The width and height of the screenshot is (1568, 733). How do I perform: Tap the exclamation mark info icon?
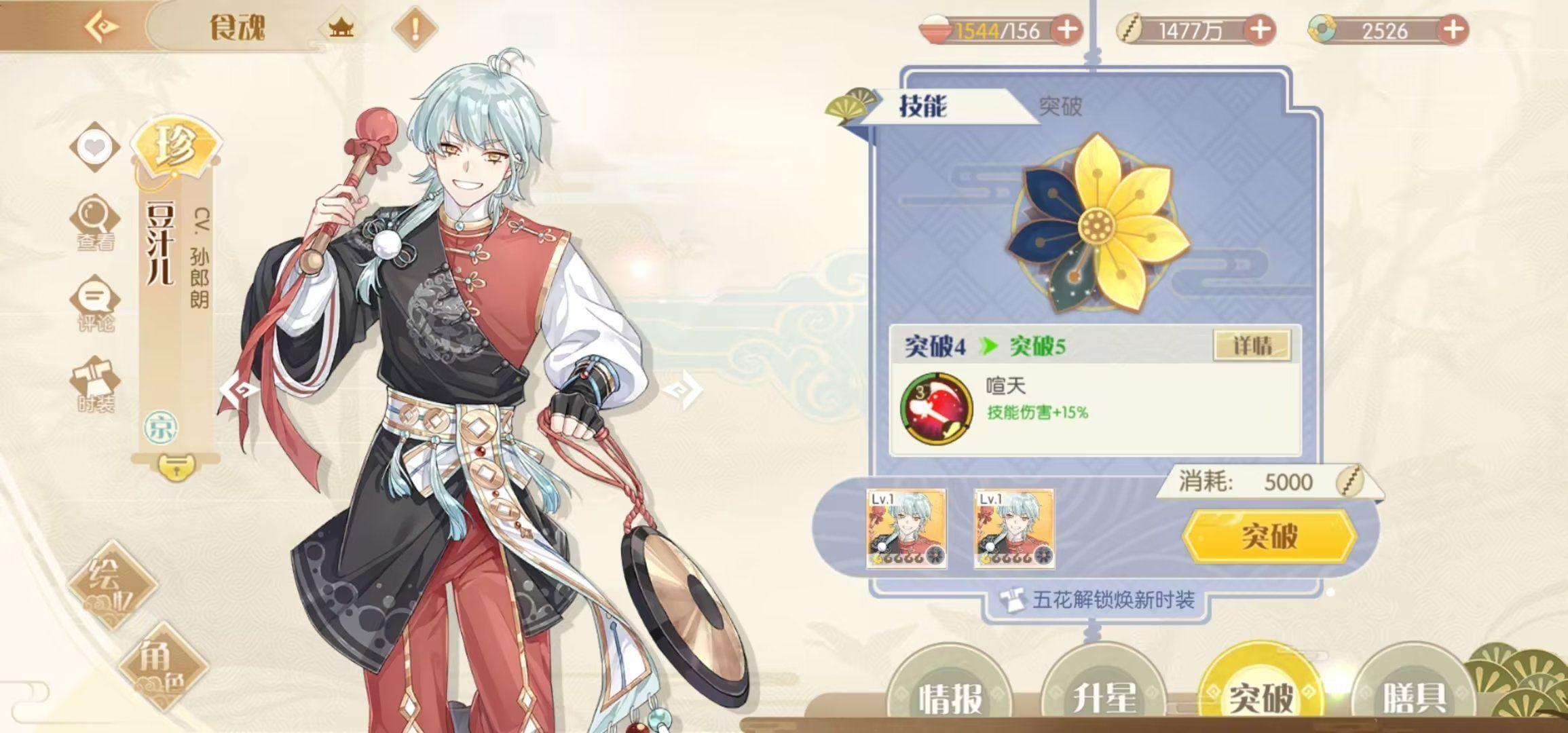415,29
